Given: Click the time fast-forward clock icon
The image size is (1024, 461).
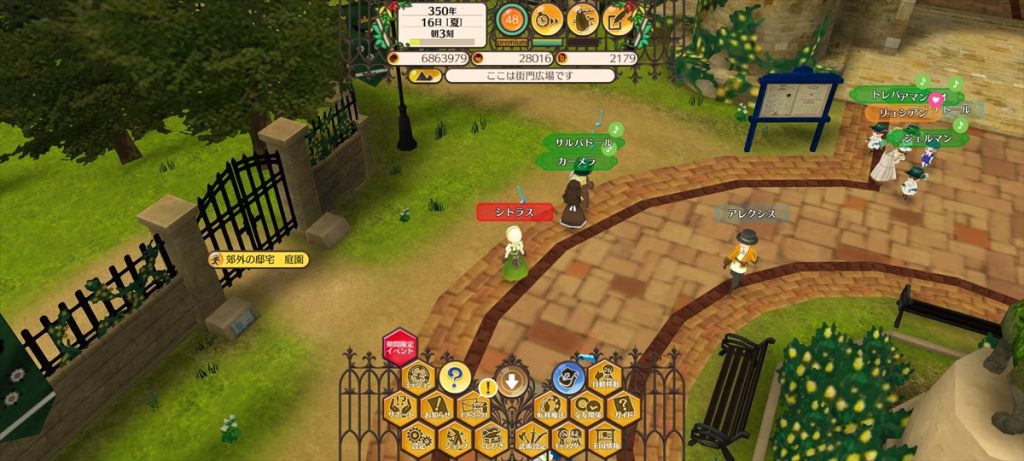Looking at the screenshot, I should 547,18.
